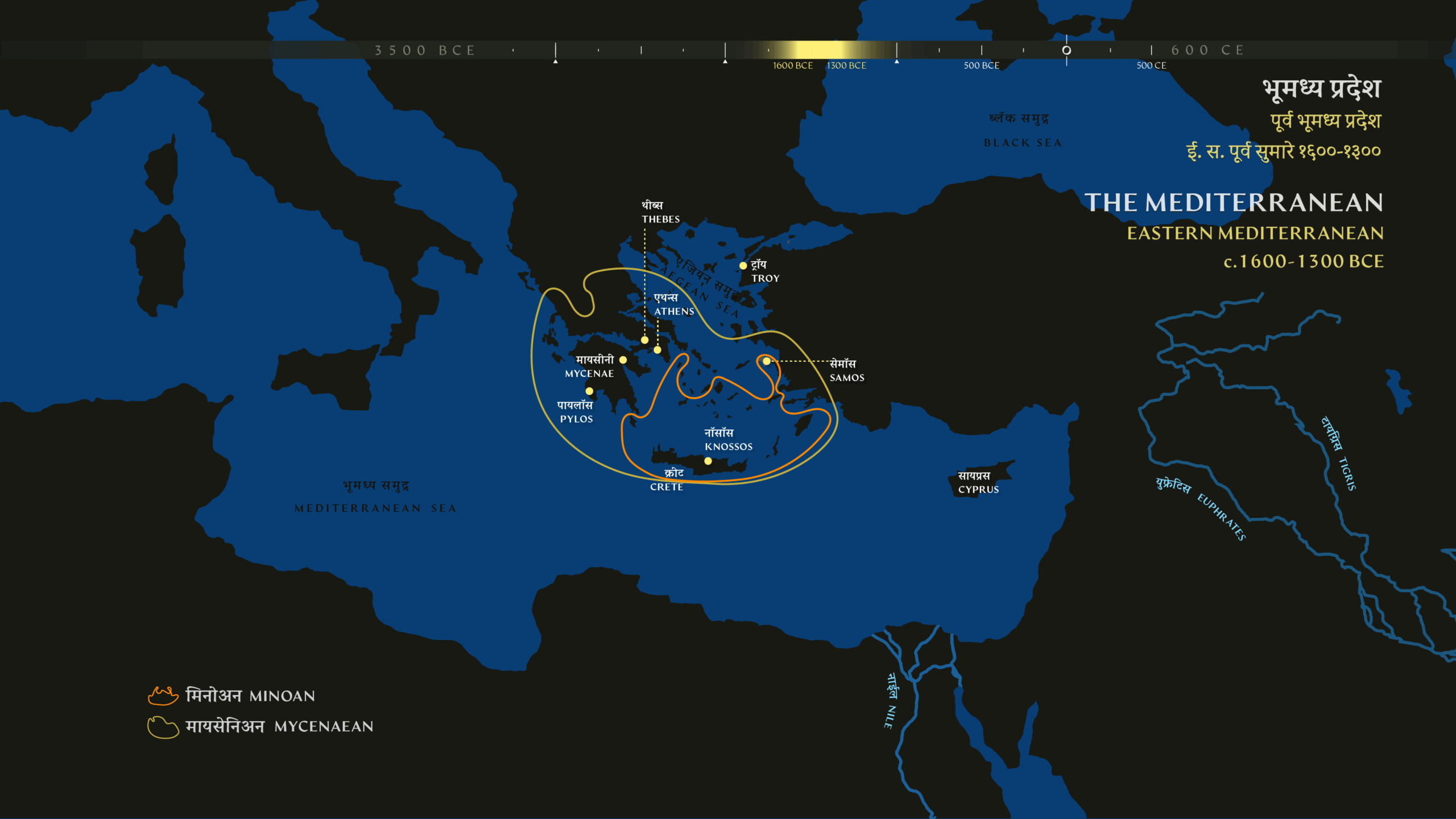Select the Pylos city marker dot

[589, 391]
